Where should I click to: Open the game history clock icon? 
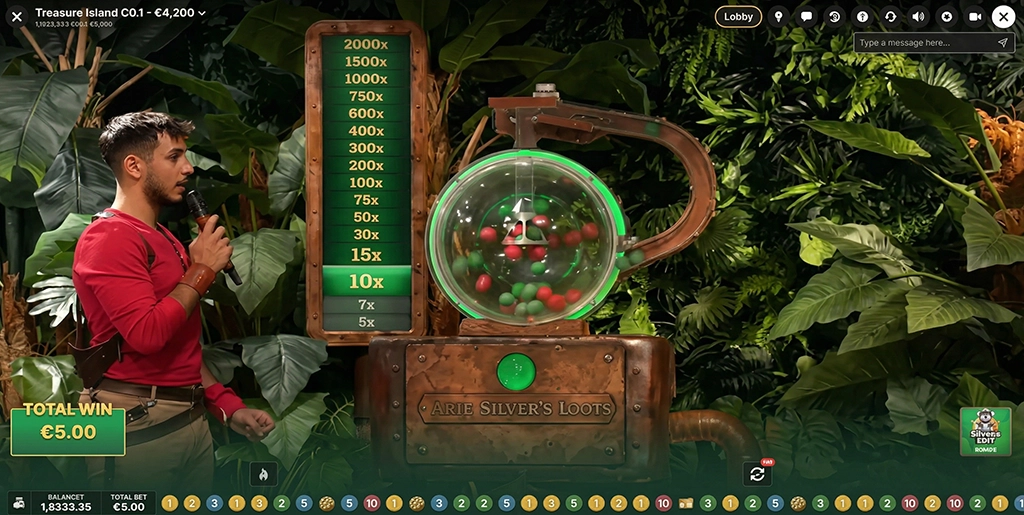[834, 16]
